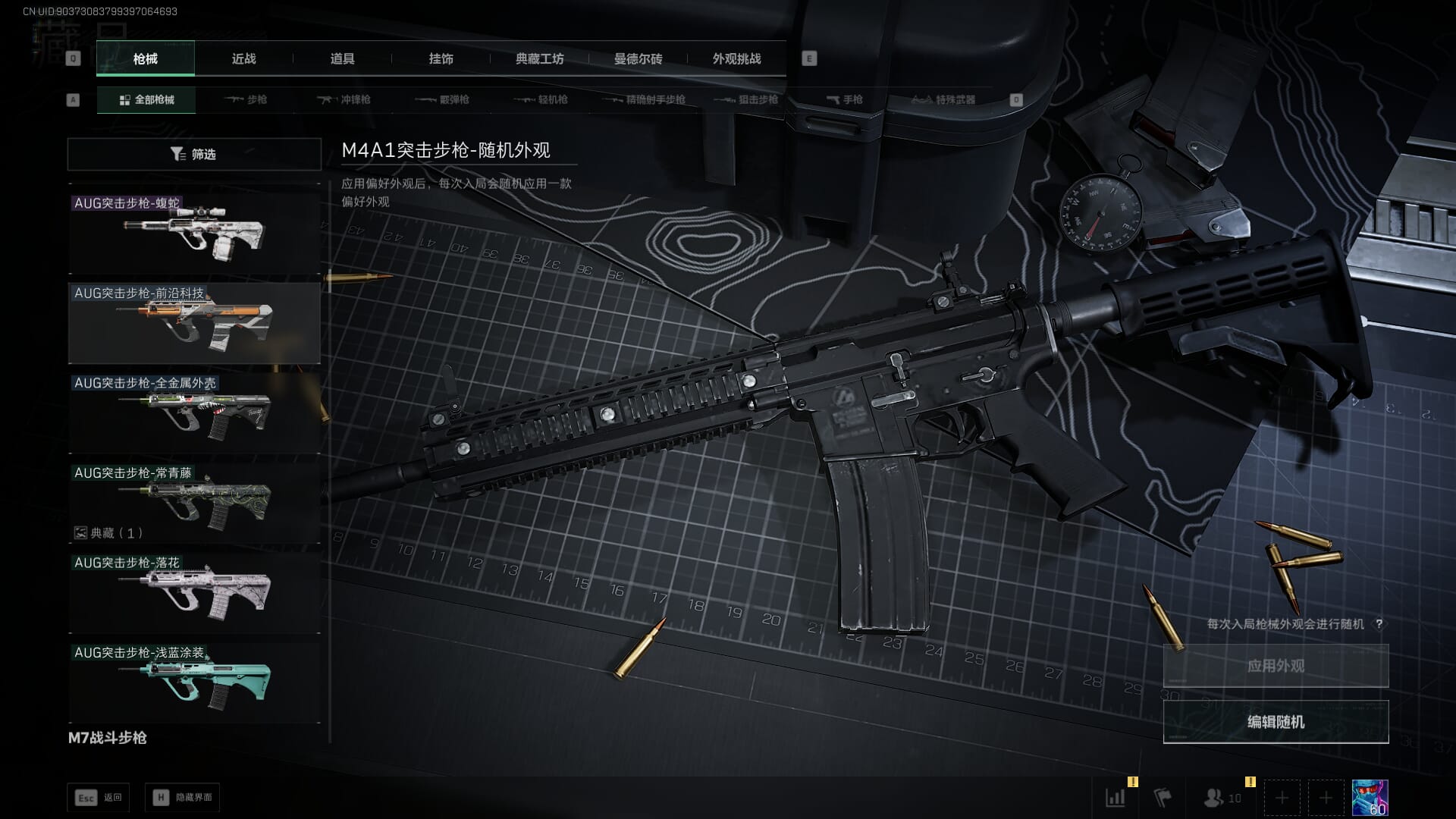Screen dimensions: 1456x819
Task: Open the 典藏工坊 workshop tab
Action: pos(539,58)
